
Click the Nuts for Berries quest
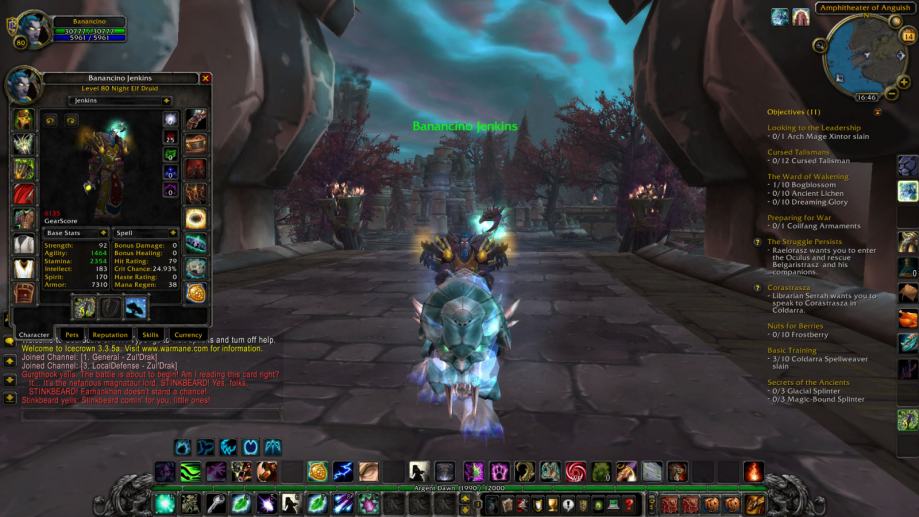797,327
